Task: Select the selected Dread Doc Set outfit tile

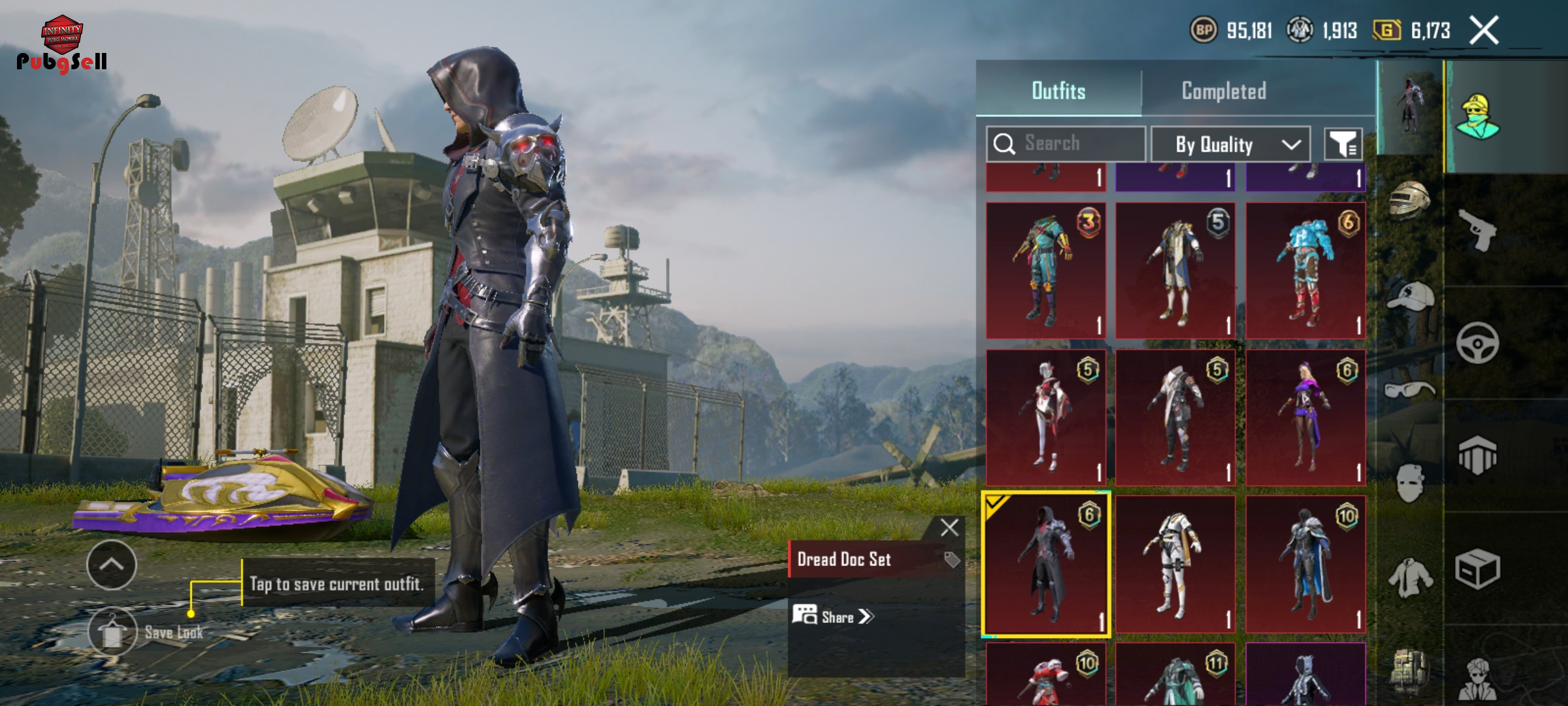Action: coord(1045,565)
